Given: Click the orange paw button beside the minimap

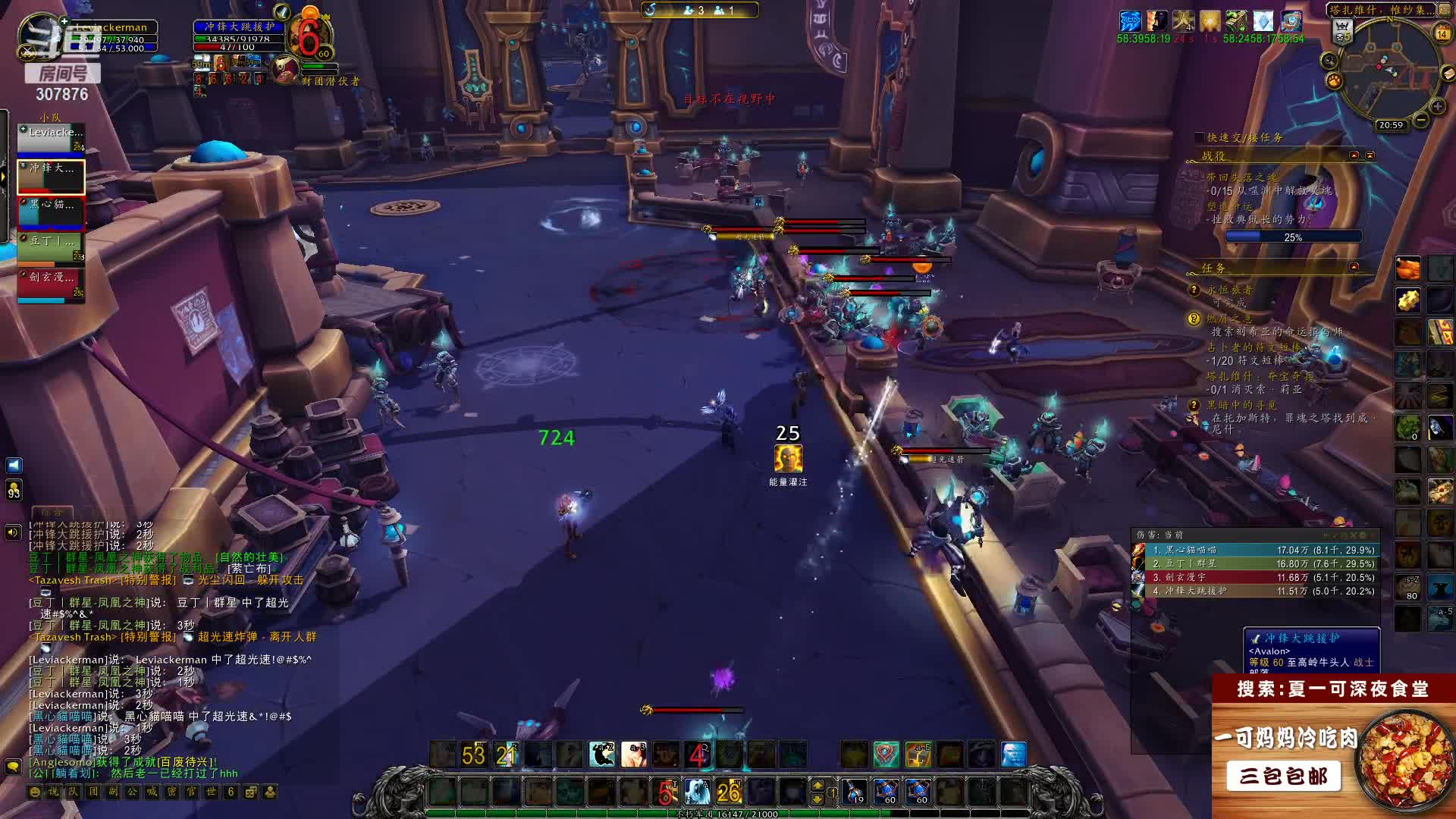Looking at the screenshot, I should click(x=1334, y=80).
